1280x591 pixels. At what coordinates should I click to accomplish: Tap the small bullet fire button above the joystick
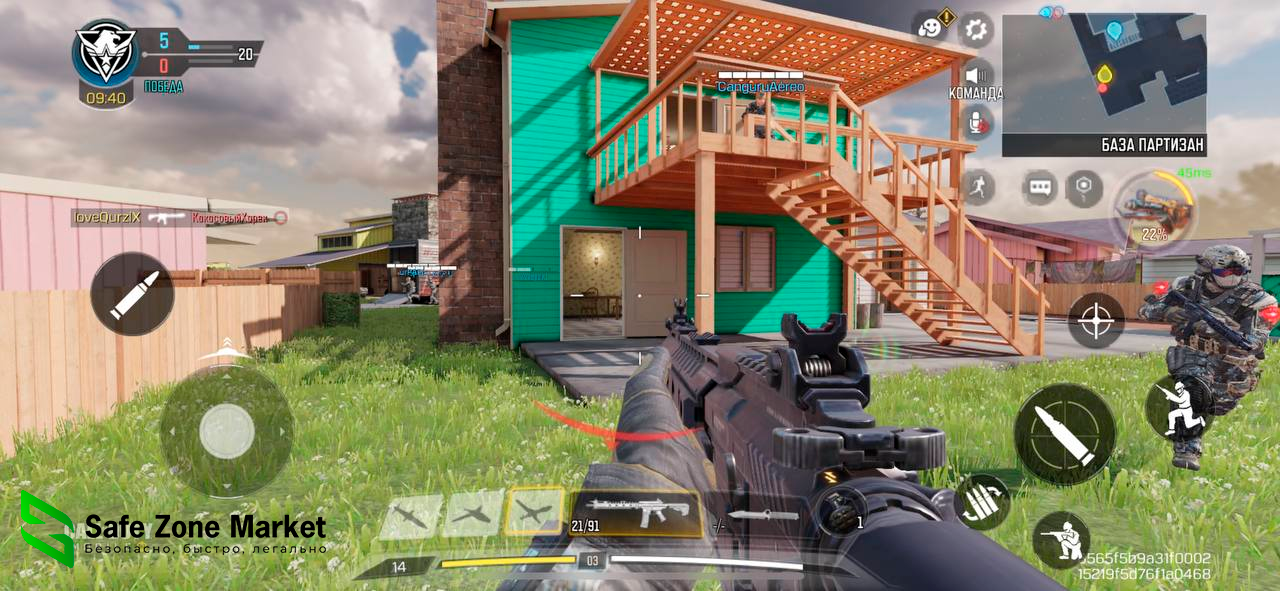132,294
